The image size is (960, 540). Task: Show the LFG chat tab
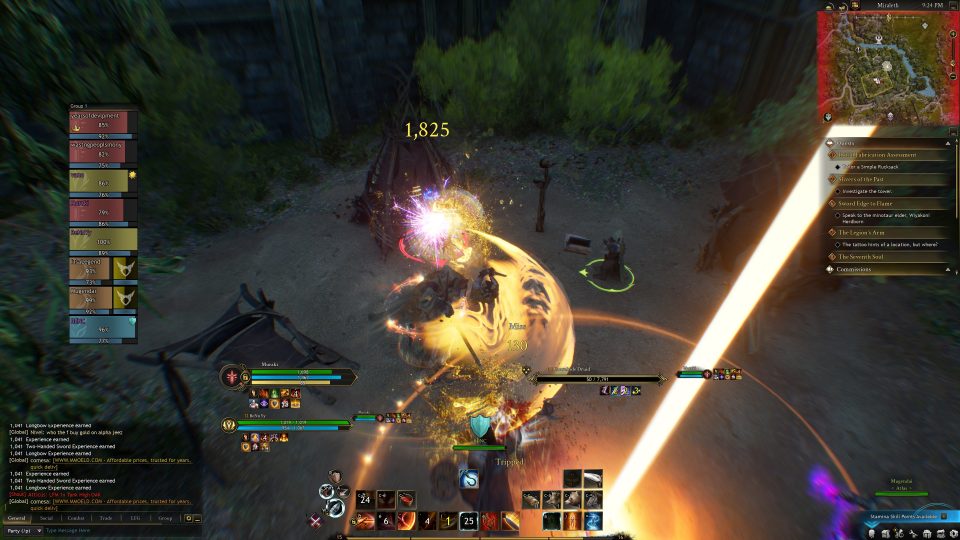(x=135, y=518)
